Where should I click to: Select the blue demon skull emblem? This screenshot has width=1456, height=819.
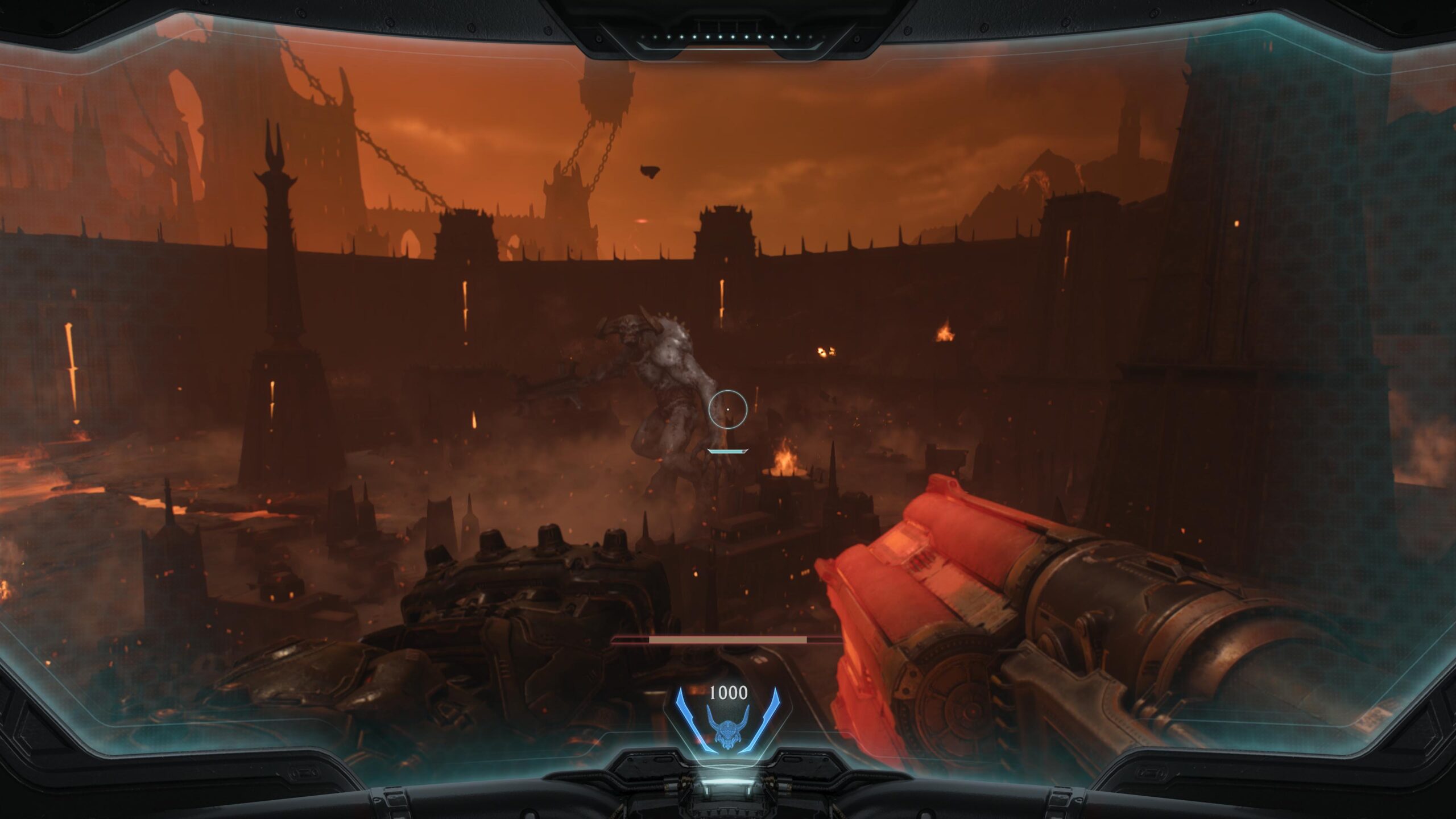(x=727, y=734)
